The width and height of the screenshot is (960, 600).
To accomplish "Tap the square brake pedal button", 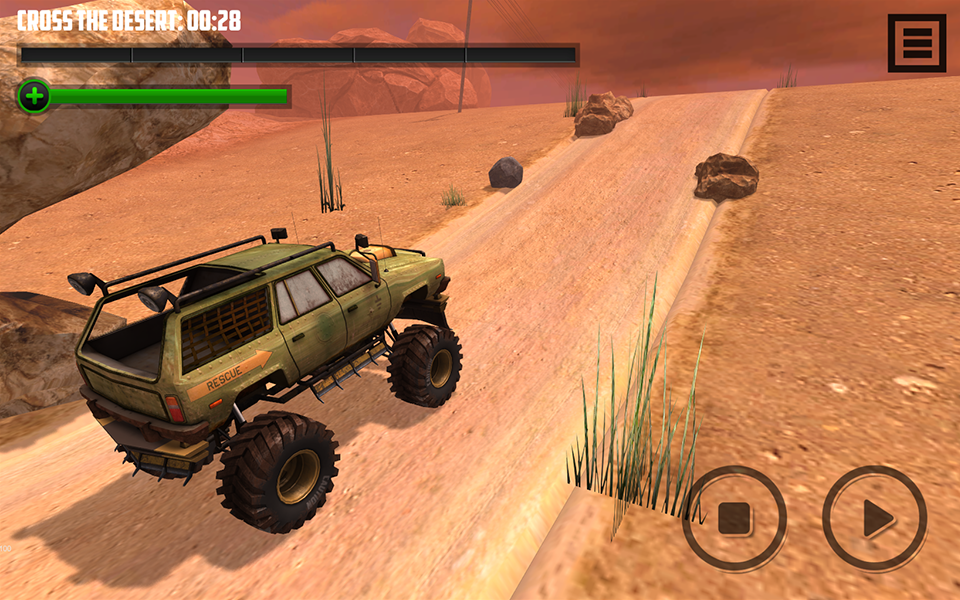I will [734, 518].
